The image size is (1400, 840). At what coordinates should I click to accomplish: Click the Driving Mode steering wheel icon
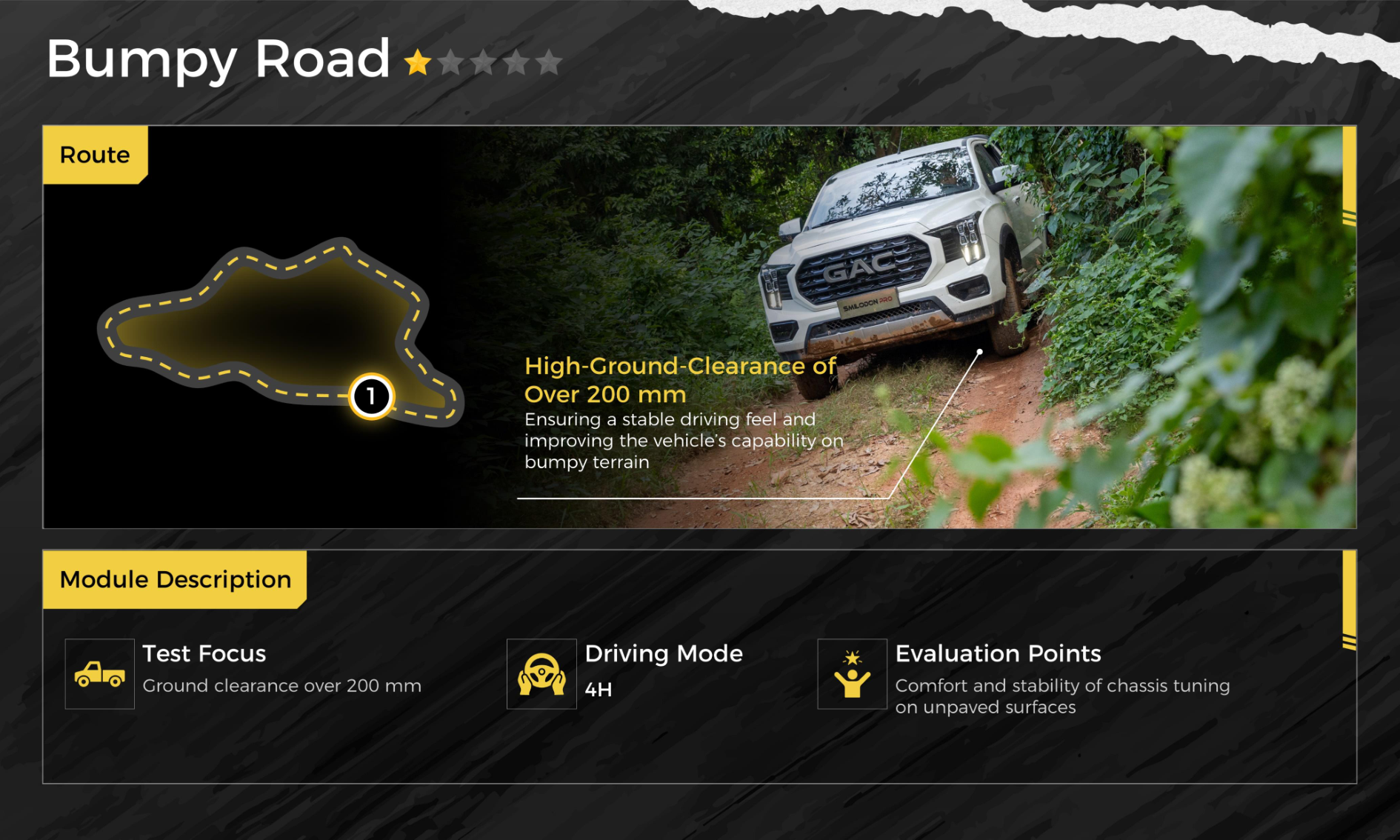541,674
